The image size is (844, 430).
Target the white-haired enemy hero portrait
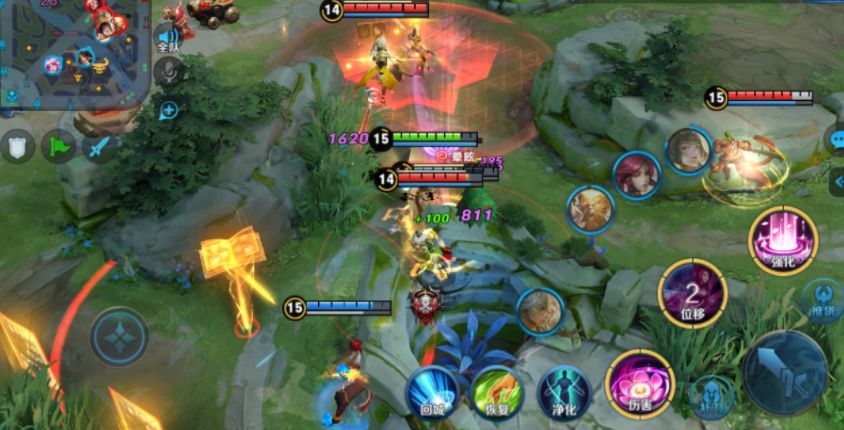point(541,311)
